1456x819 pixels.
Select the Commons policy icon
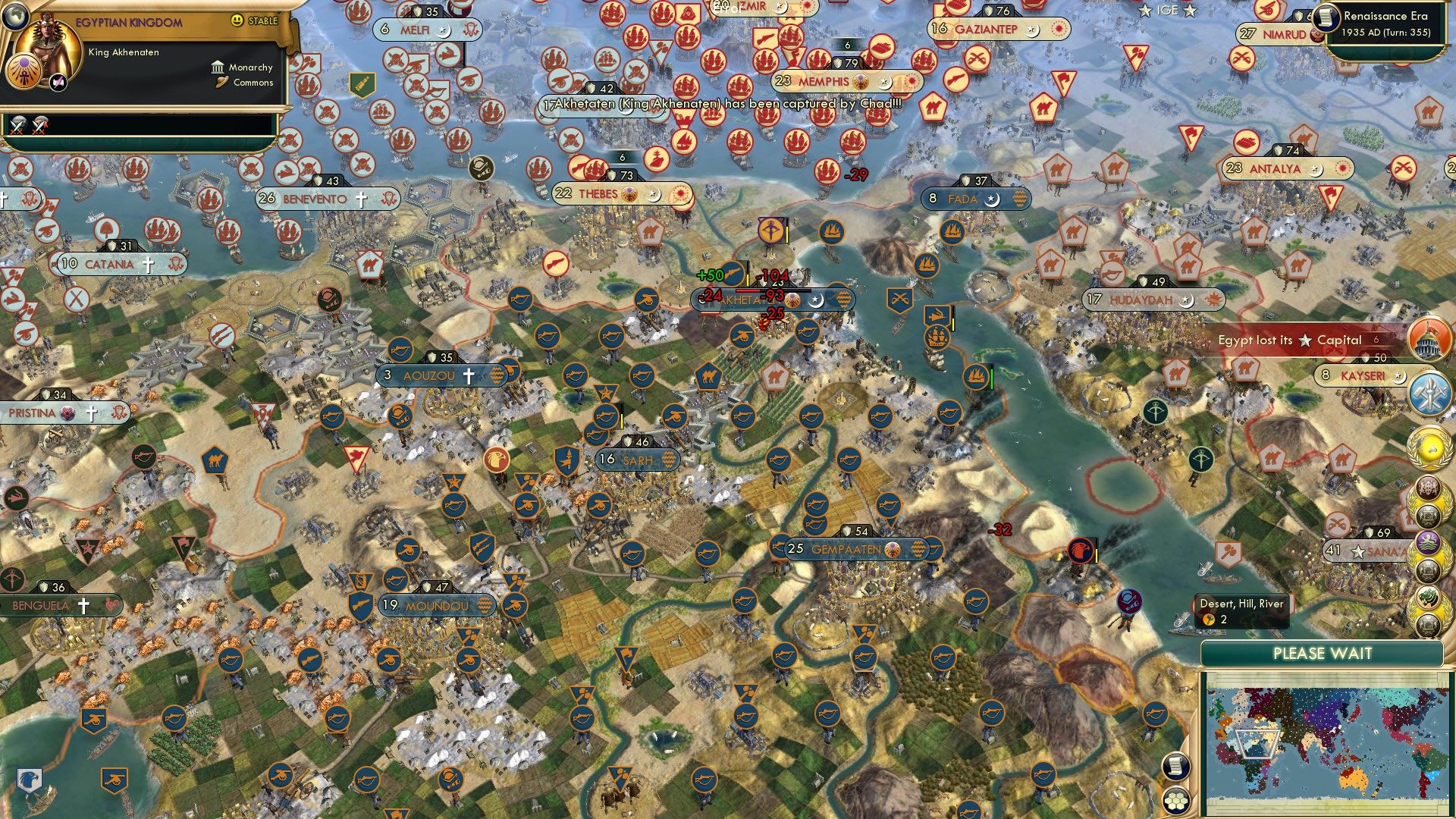221,83
